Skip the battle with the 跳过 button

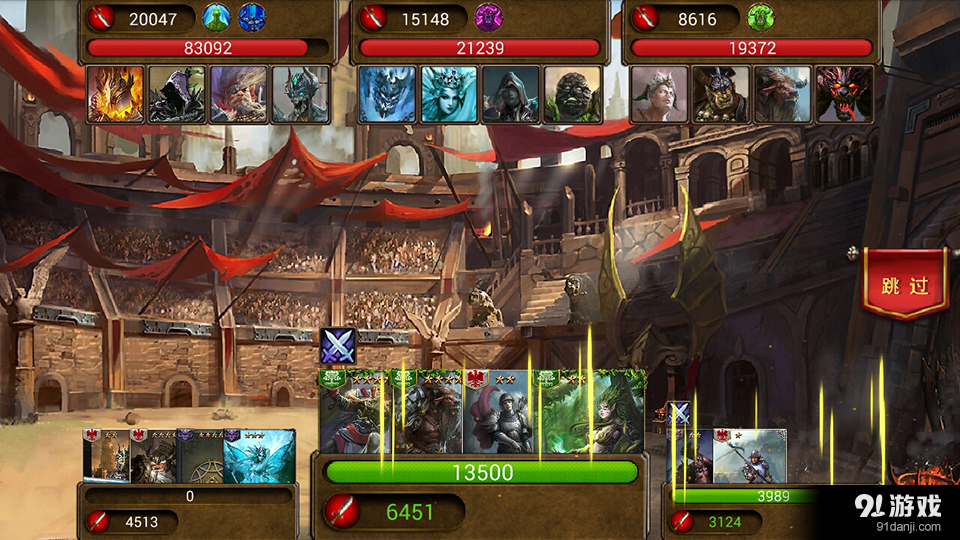[905, 286]
